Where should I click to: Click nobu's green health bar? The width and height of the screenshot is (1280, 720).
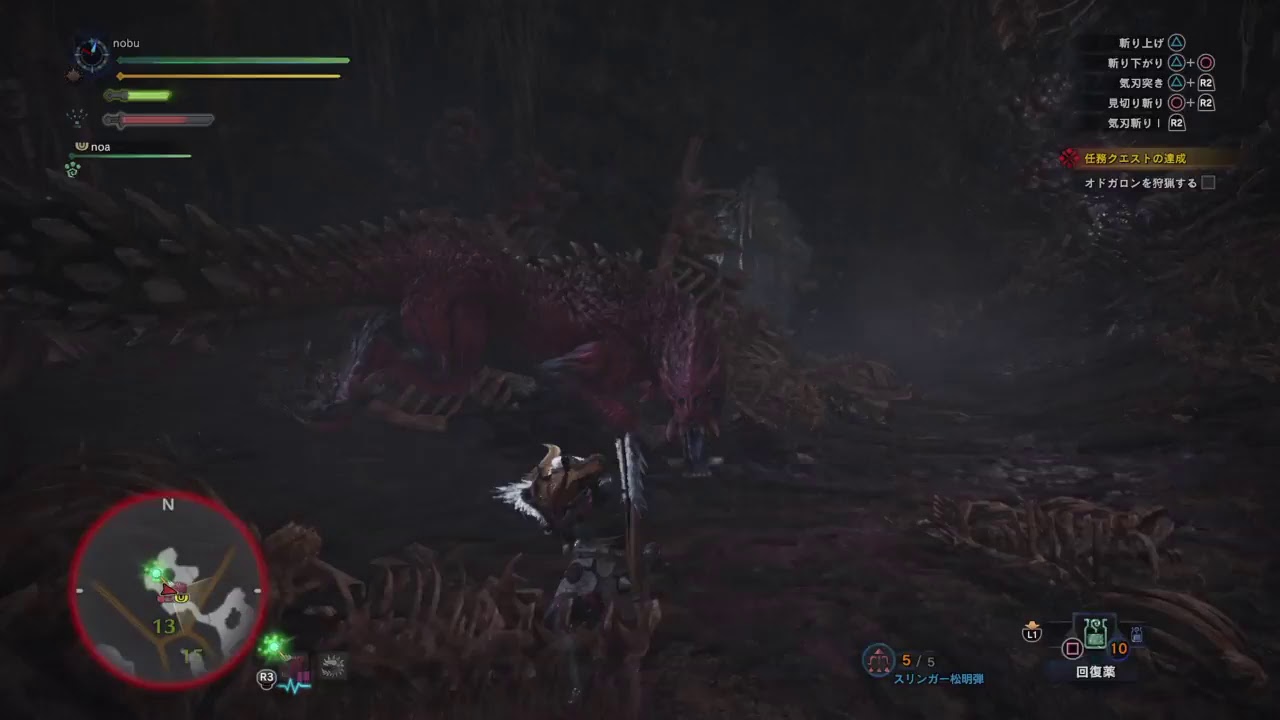point(230,60)
